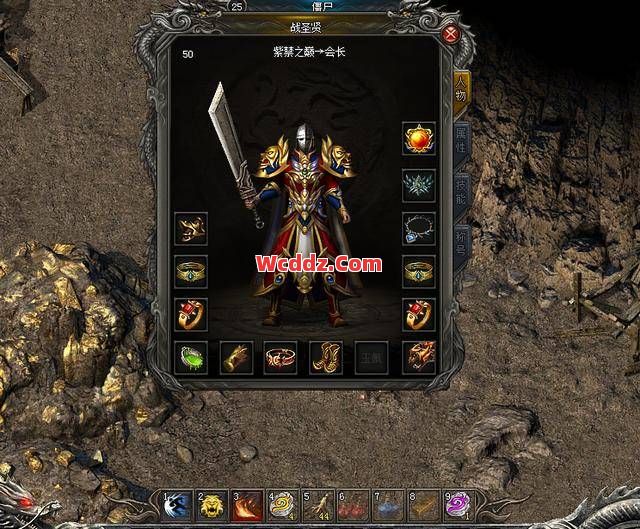Click the red belt equipment slot
The height and width of the screenshot is (529, 640).
pos(281,357)
